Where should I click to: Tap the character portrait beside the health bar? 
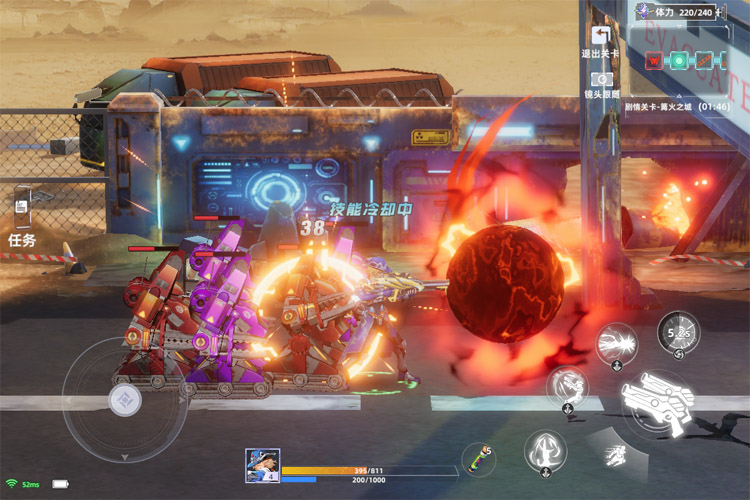click(x=262, y=465)
